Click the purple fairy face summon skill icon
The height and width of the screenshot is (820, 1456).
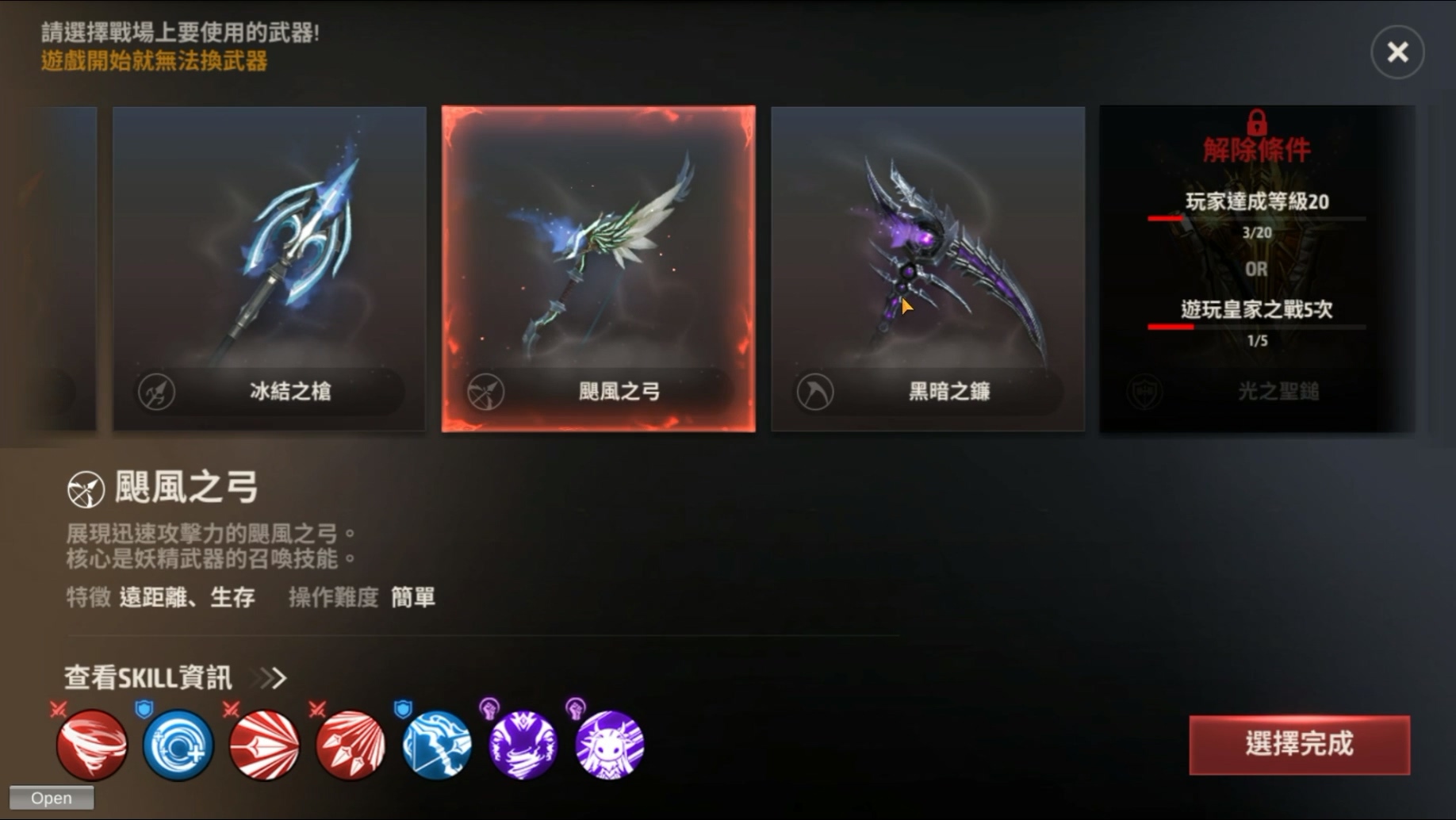point(609,745)
